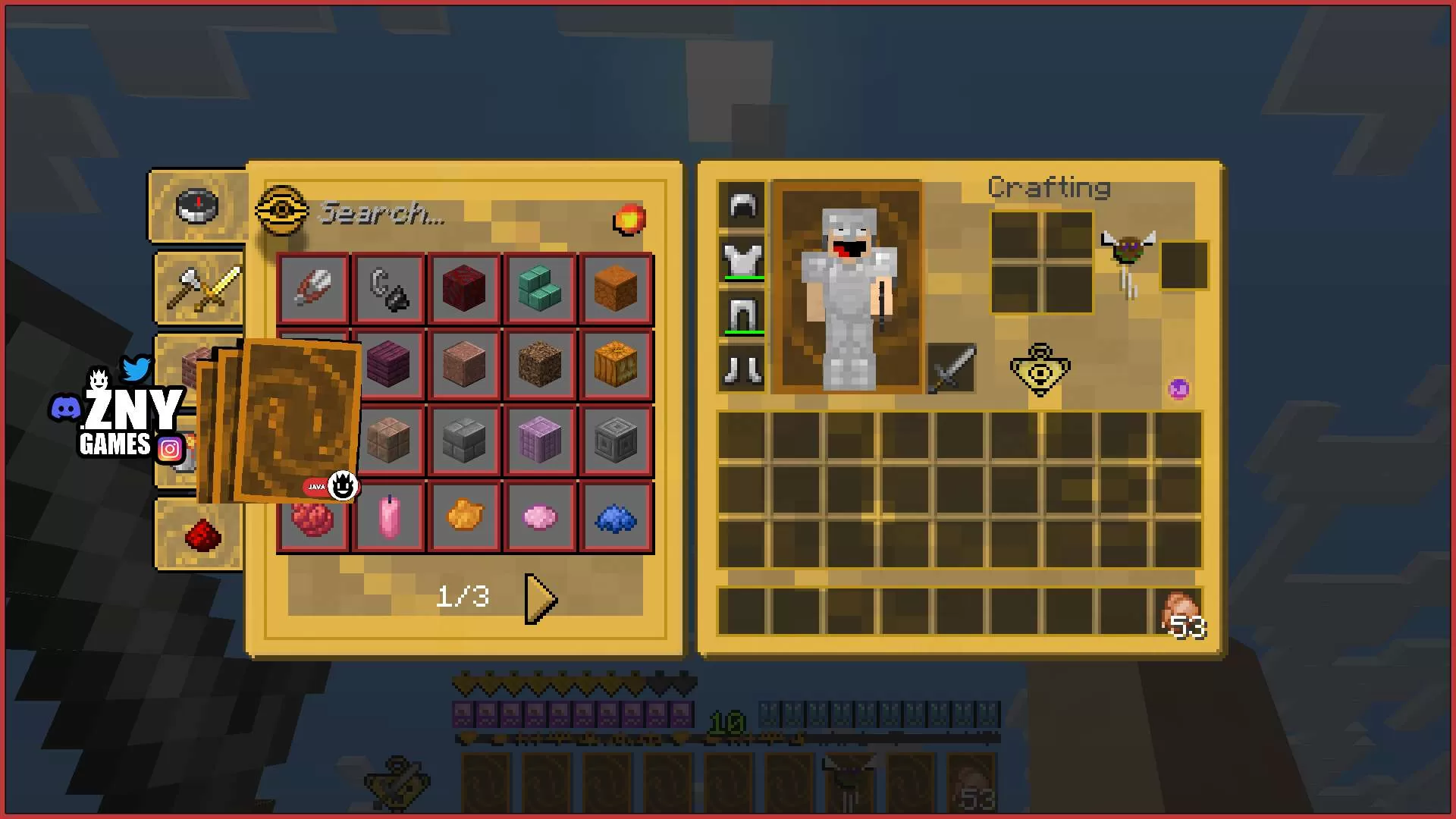Click the crafting output slot
Image resolution: width=1456 pixels, height=819 pixels.
[1184, 265]
